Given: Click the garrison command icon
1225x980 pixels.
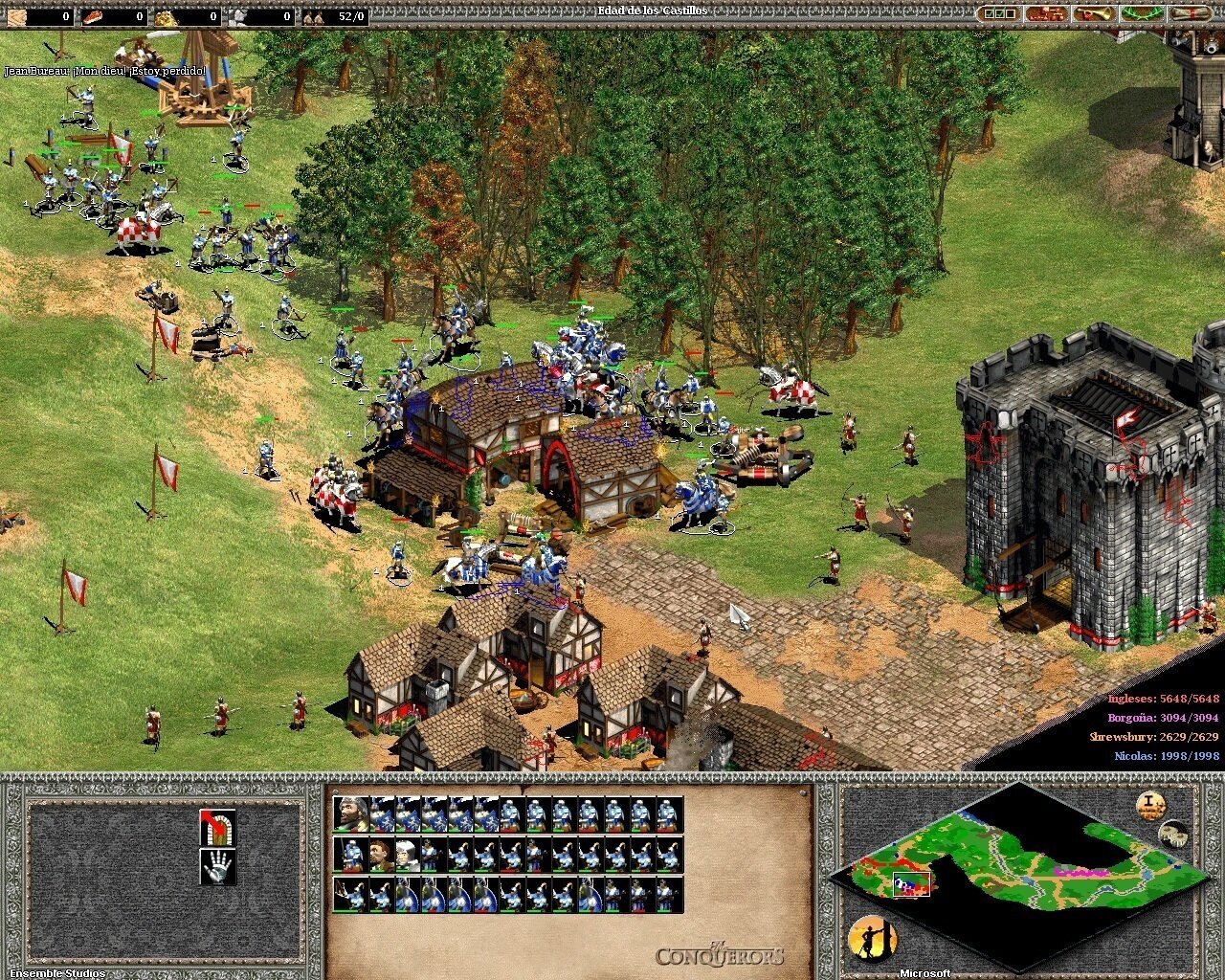Looking at the screenshot, I should point(217,827).
